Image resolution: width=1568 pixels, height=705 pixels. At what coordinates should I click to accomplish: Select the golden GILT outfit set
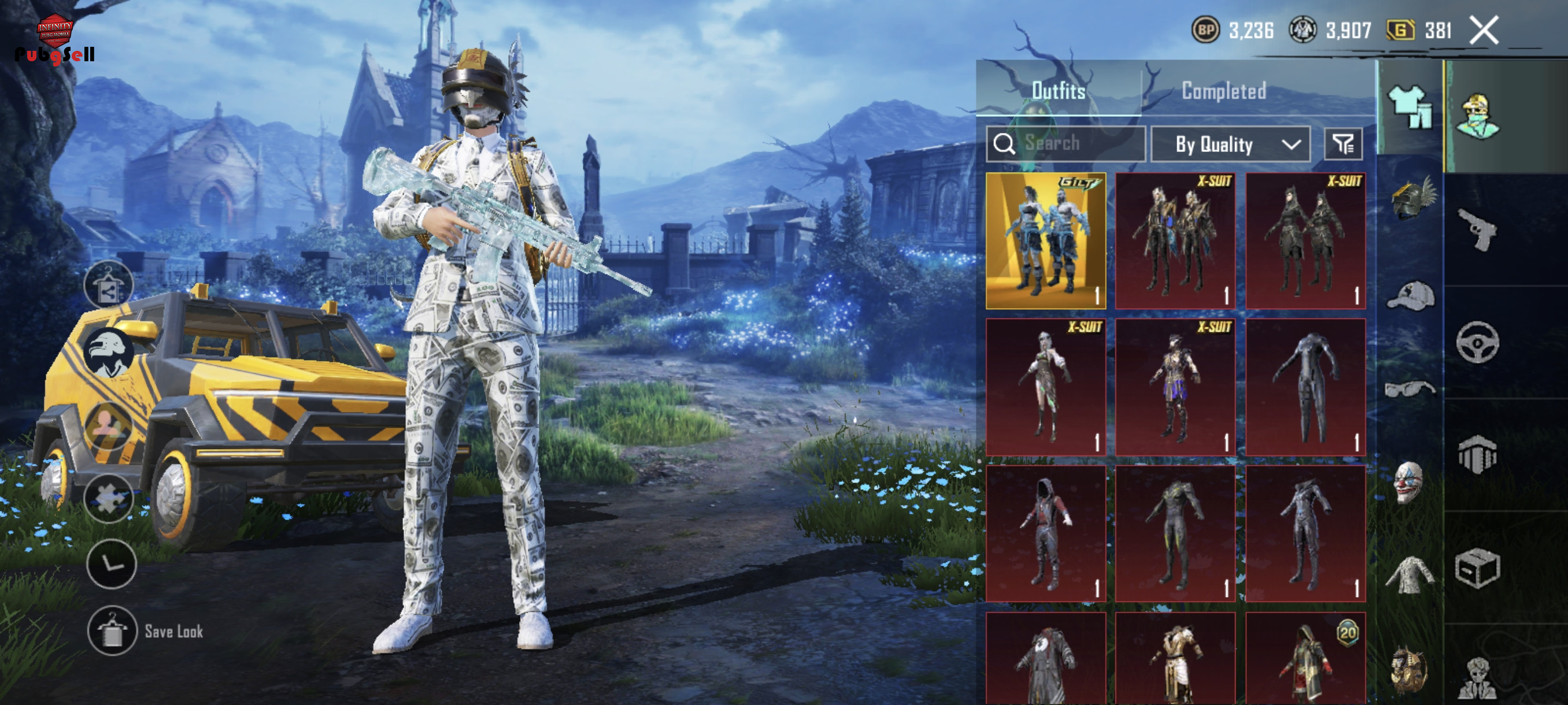click(x=1046, y=241)
